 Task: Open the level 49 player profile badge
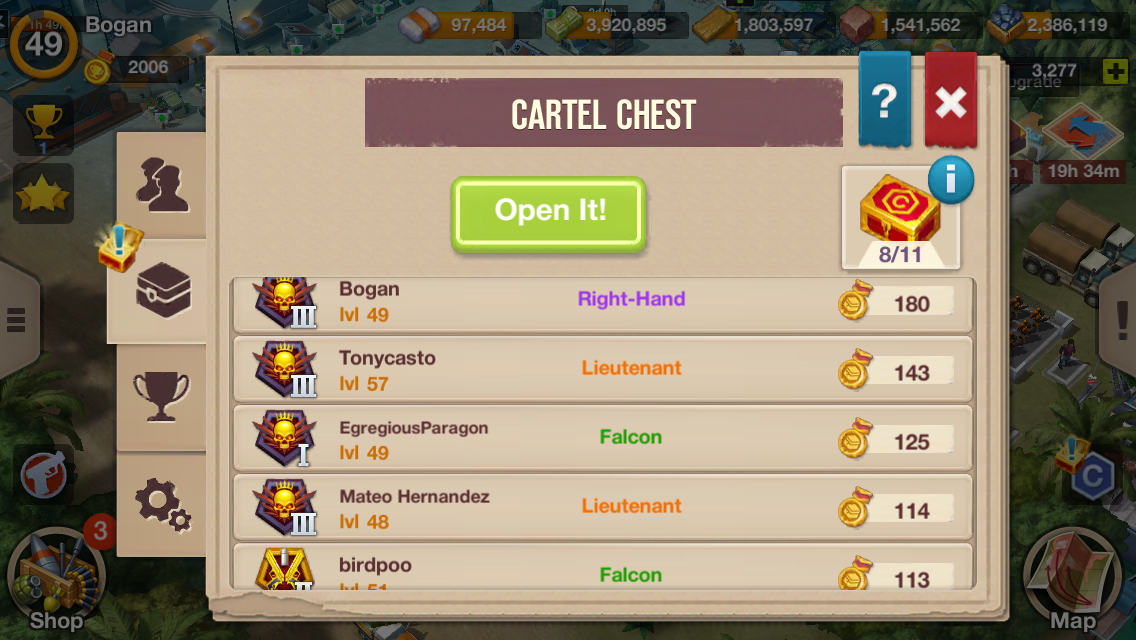(x=43, y=44)
